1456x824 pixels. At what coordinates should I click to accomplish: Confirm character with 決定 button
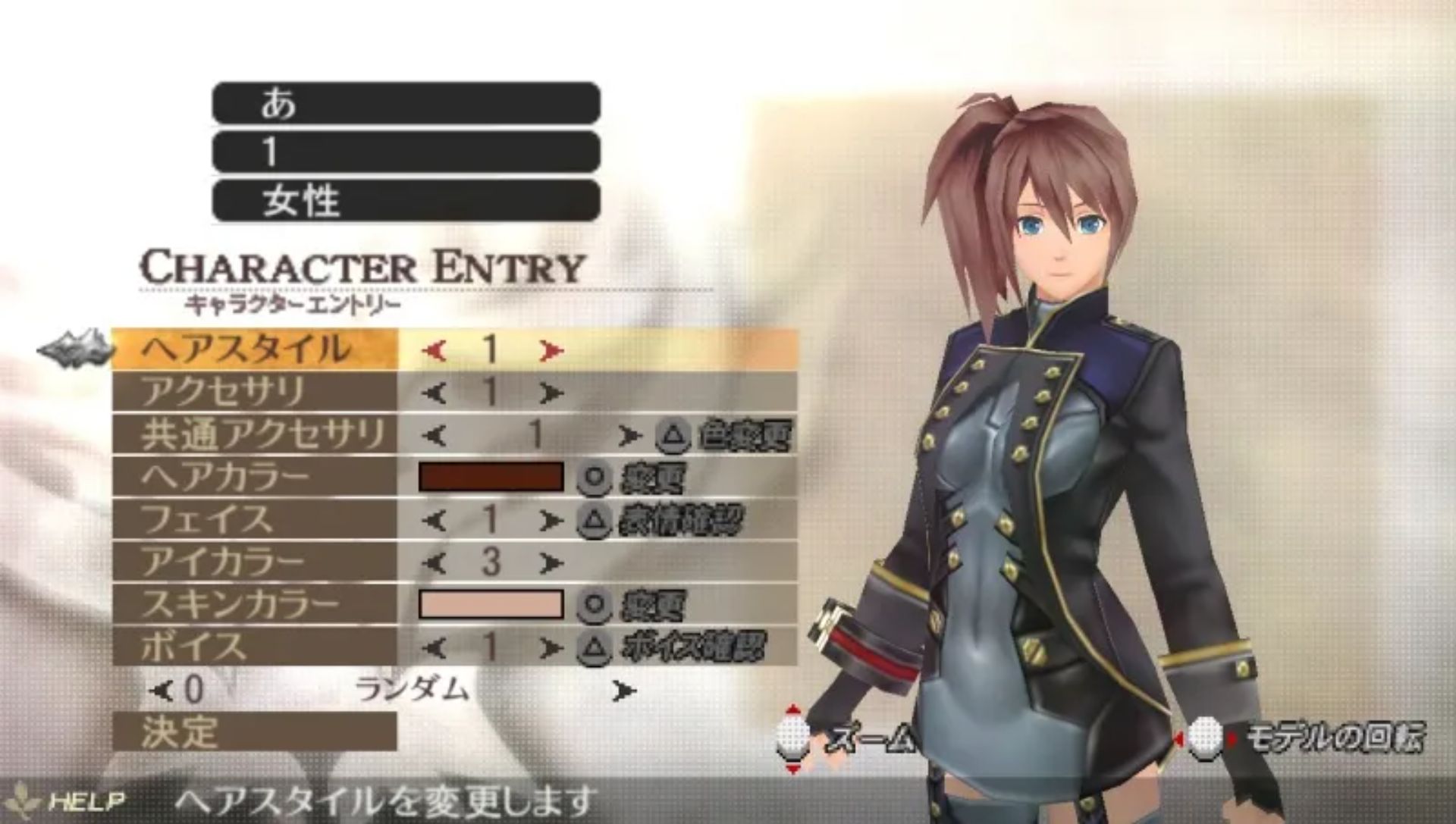(x=254, y=732)
